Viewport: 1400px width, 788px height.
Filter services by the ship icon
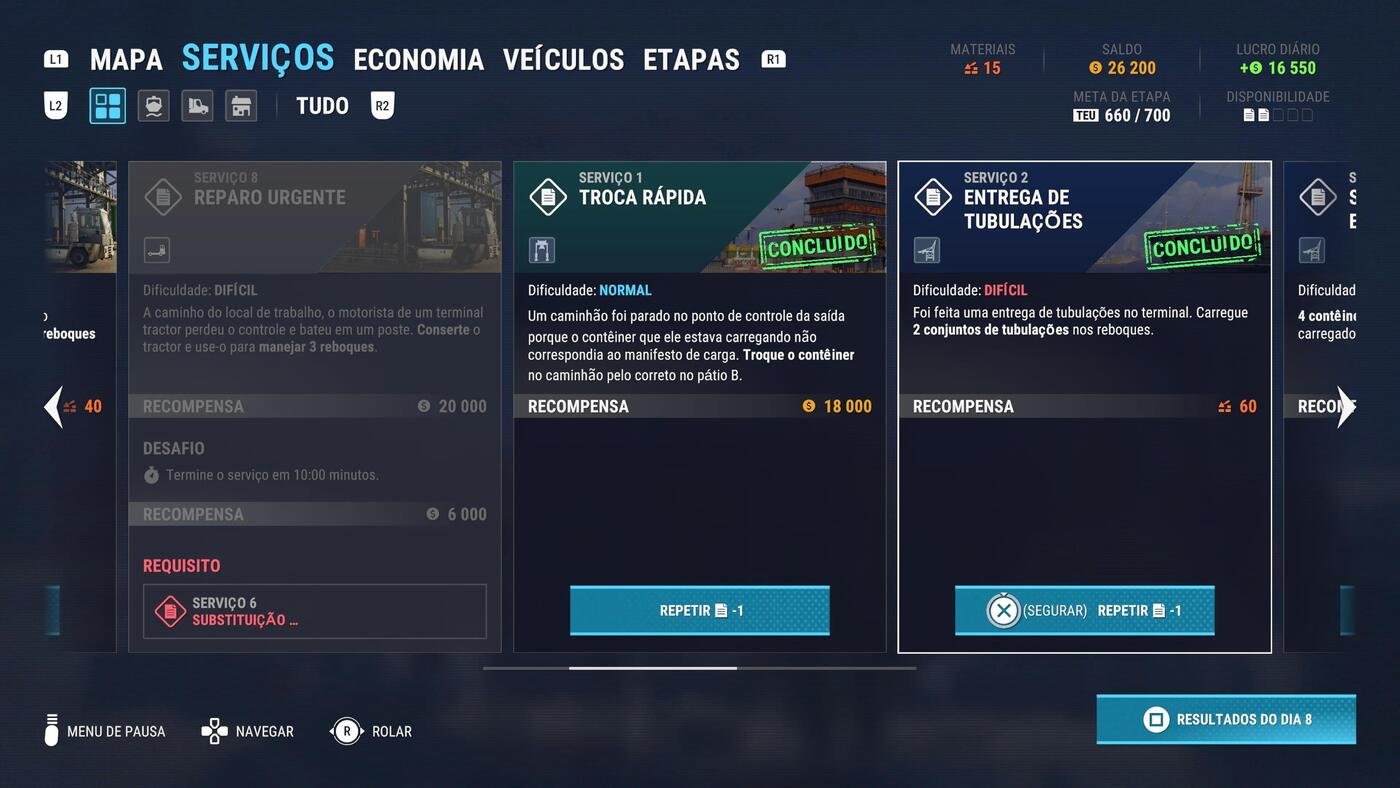pos(153,106)
